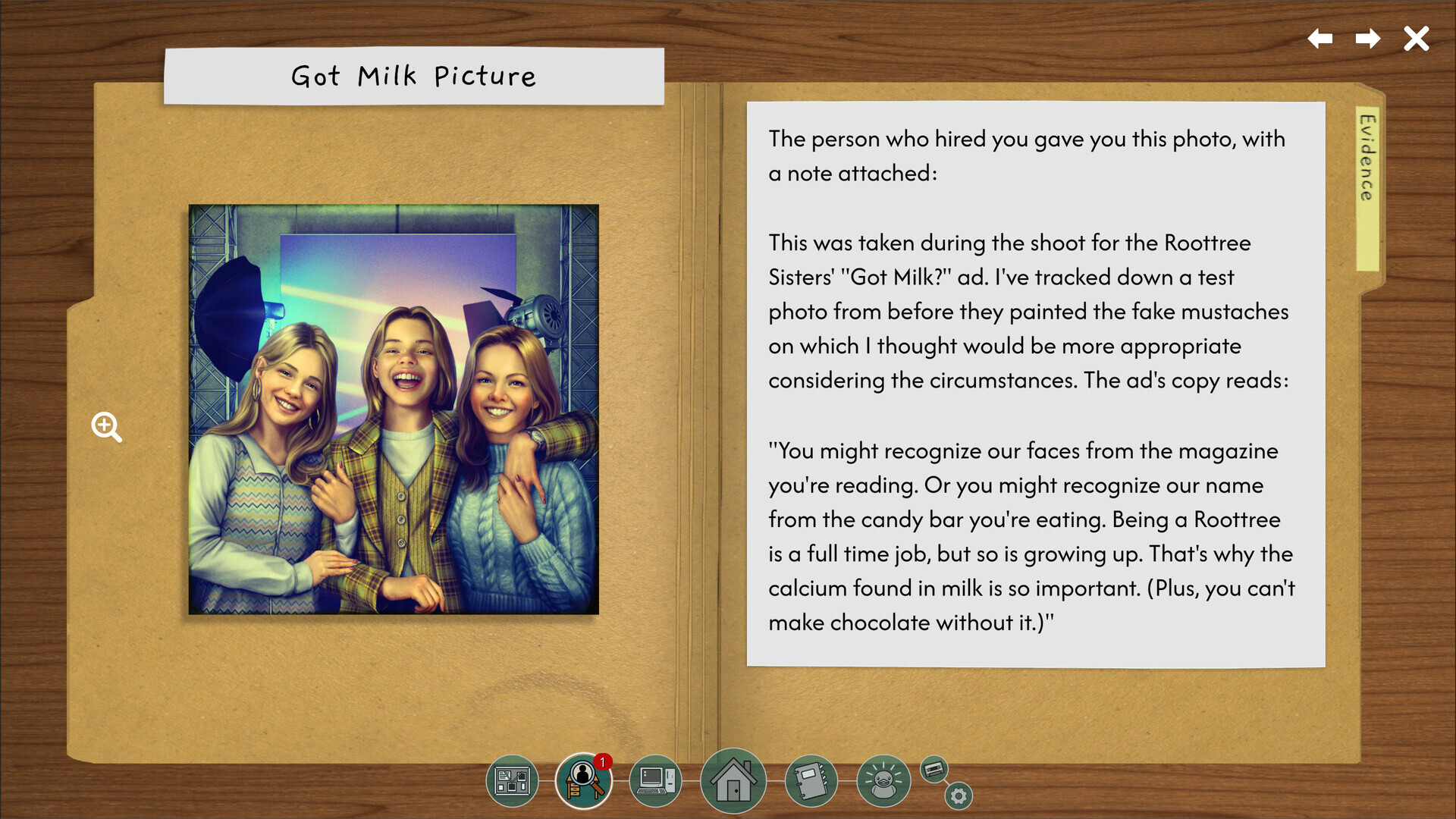This screenshot has width=1456, height=819.
Task: Open the evidence corkboard
Action: coord(512,780)
